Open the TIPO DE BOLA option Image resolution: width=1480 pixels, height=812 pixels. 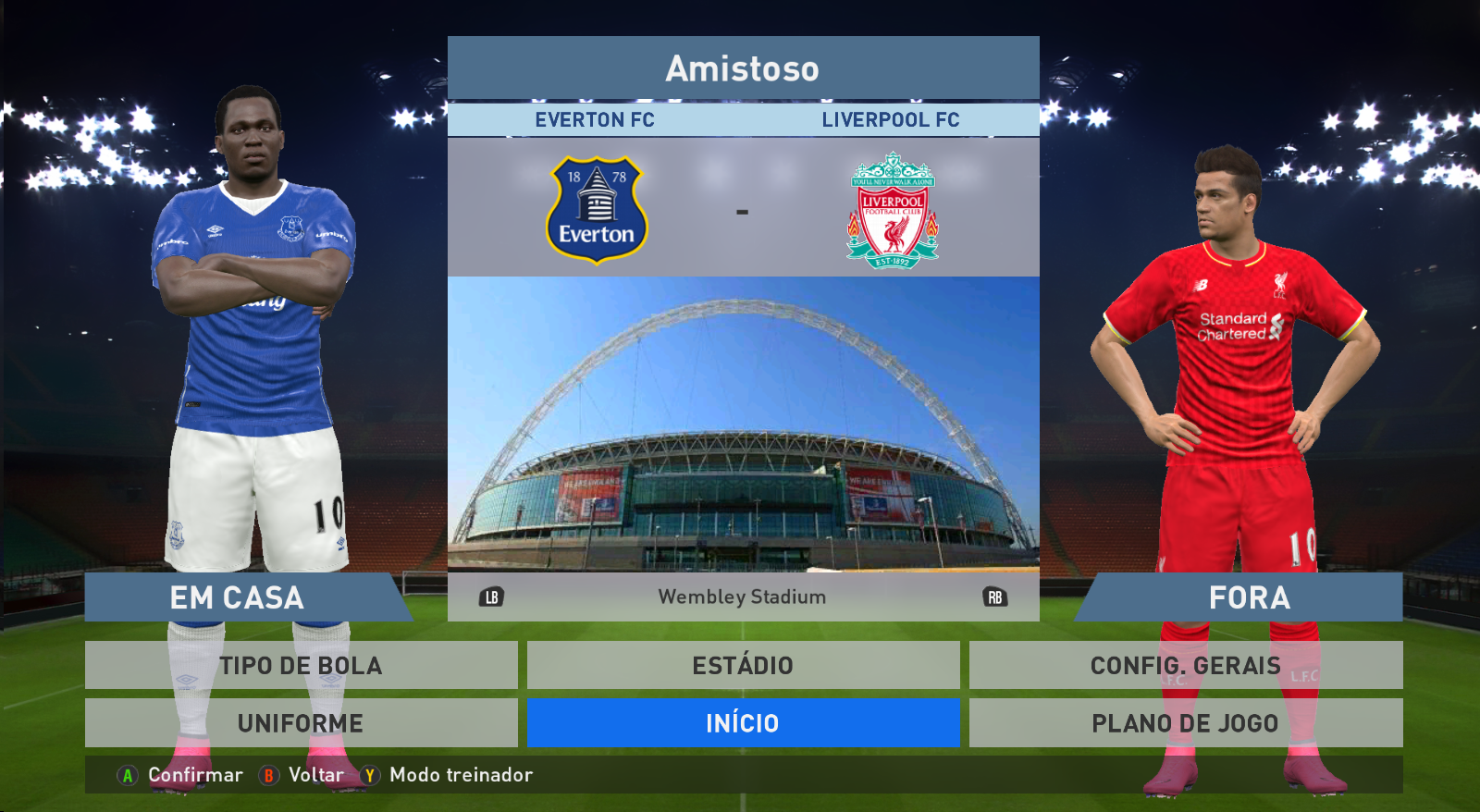tap(301, 665)
